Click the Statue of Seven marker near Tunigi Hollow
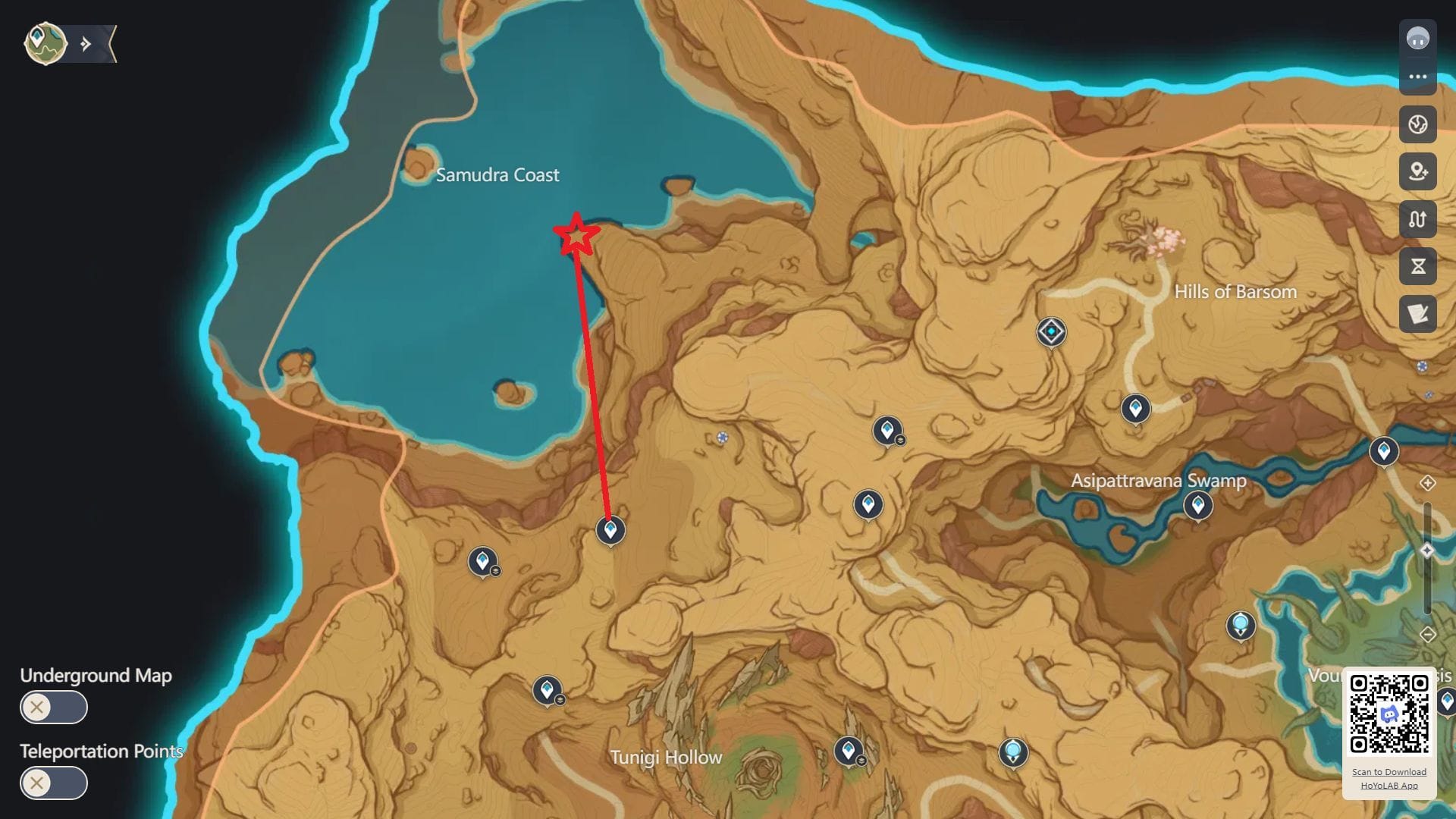This screenshot has height=819, width=1456. pos(1012,752)
